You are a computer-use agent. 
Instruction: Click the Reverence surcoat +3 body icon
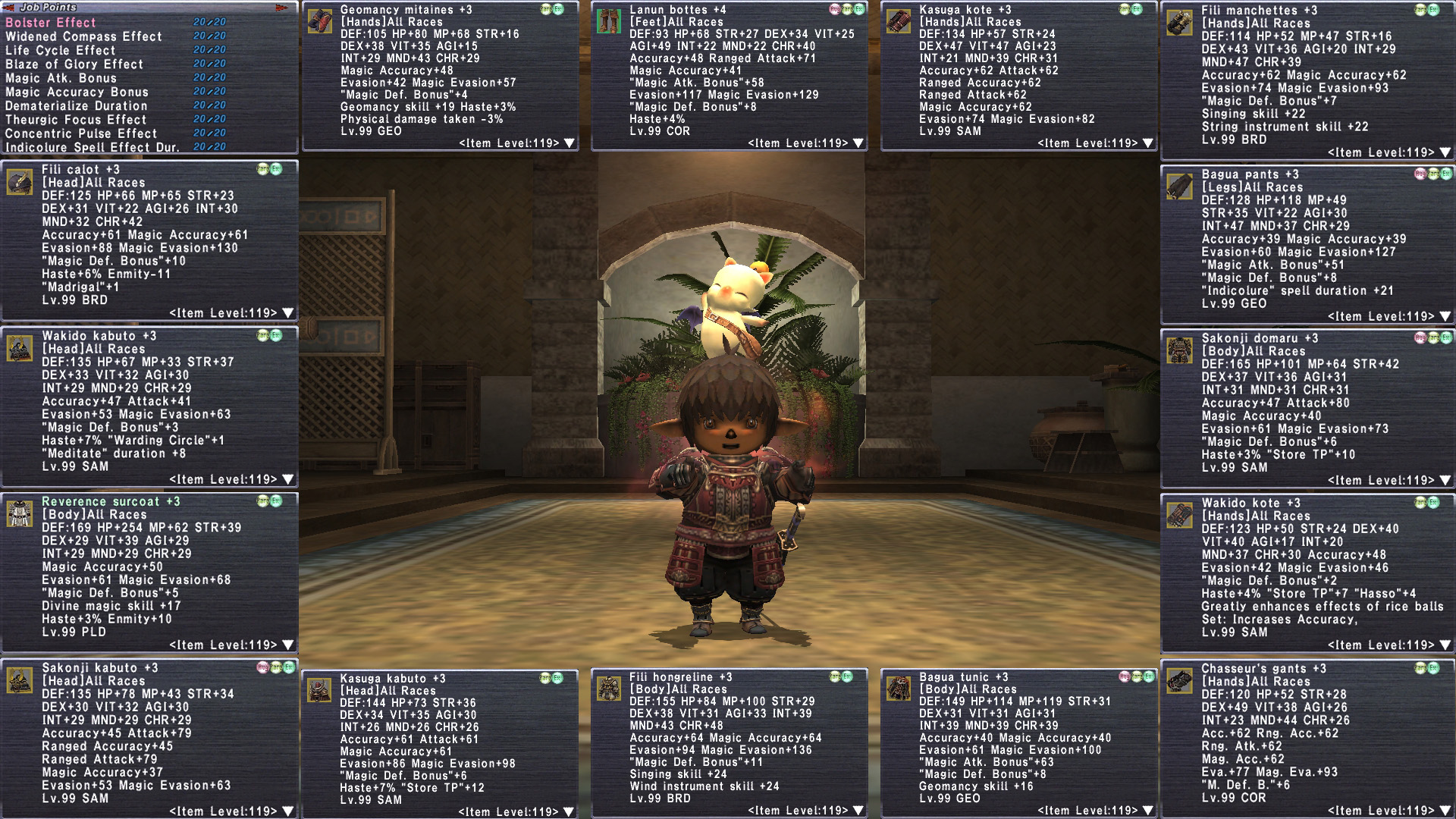(x=20, y=513)
